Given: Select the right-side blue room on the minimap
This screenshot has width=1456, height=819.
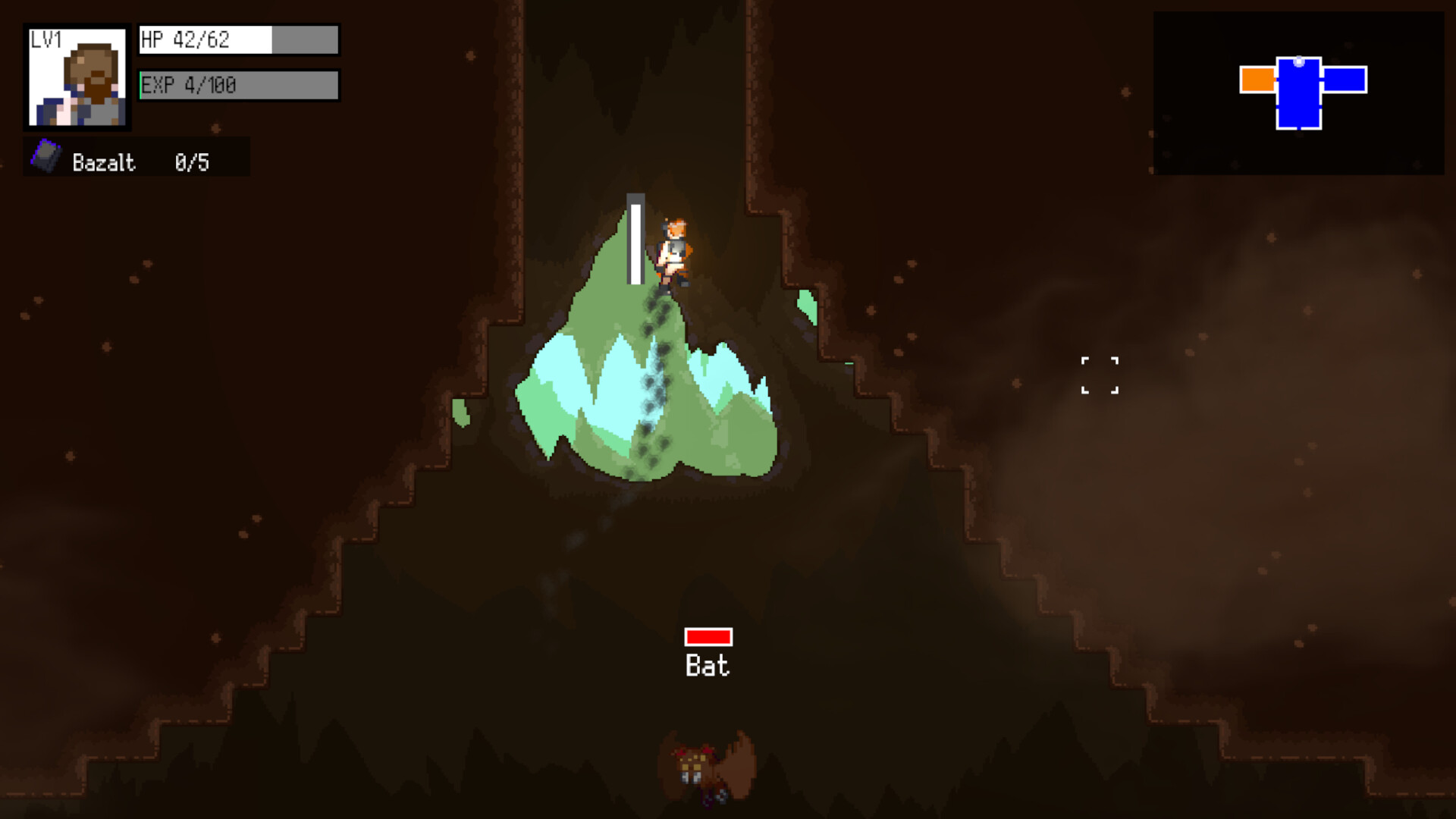Looking at the screenshot, I should point(1345,79).
